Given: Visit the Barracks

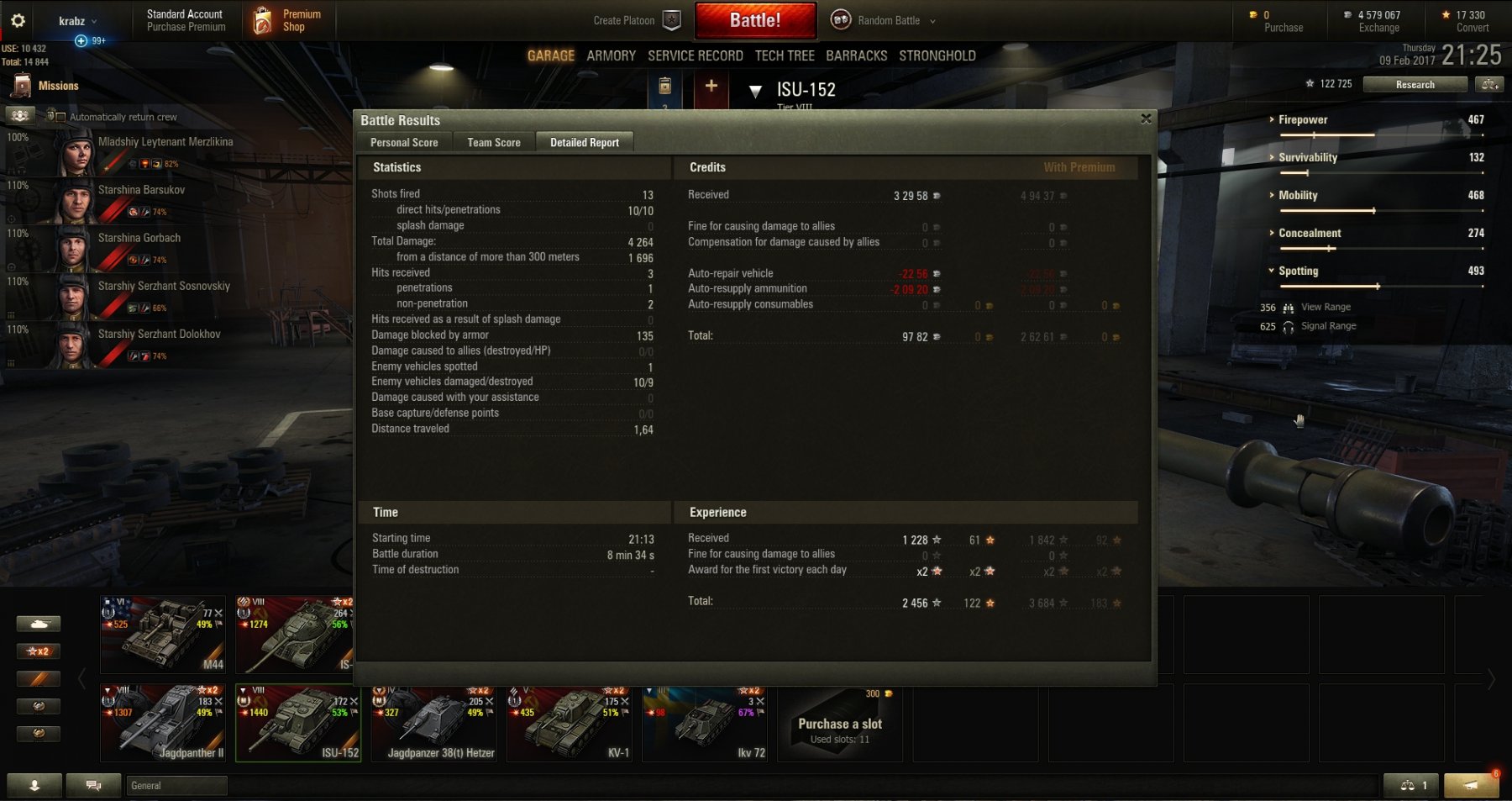Looking at the screenshot, I should 856,56.
